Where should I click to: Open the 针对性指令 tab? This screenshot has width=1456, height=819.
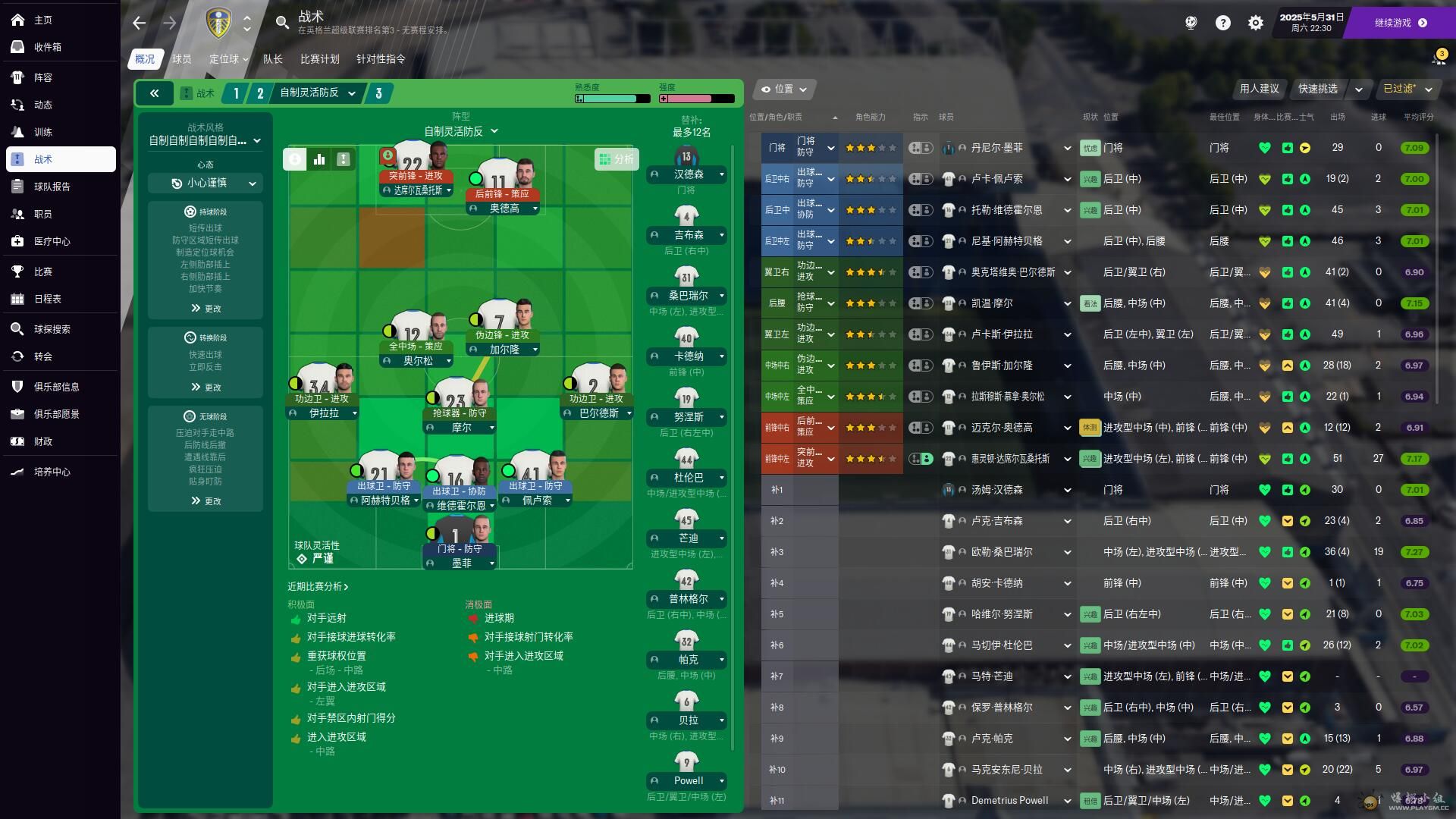(x=381, y=58)
